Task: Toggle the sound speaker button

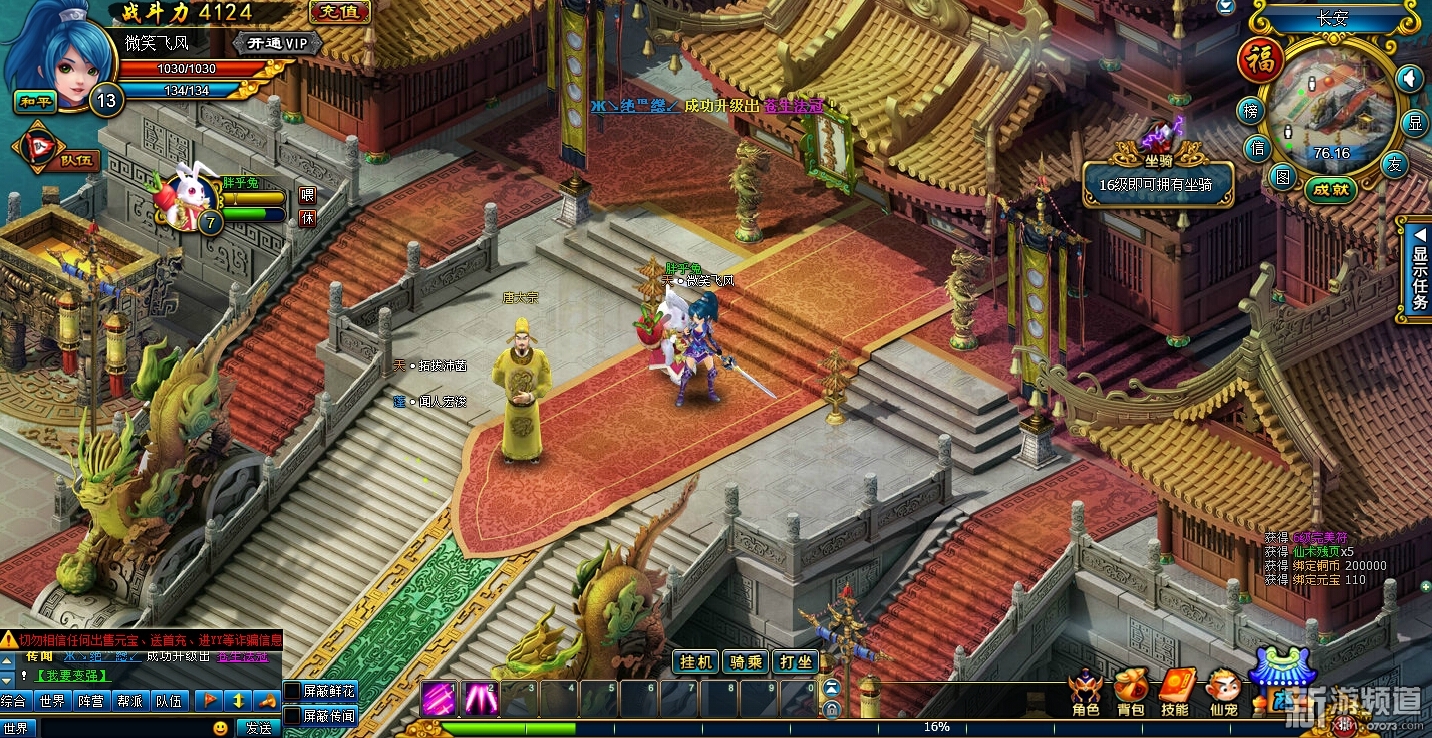Action: [1409, 78]
